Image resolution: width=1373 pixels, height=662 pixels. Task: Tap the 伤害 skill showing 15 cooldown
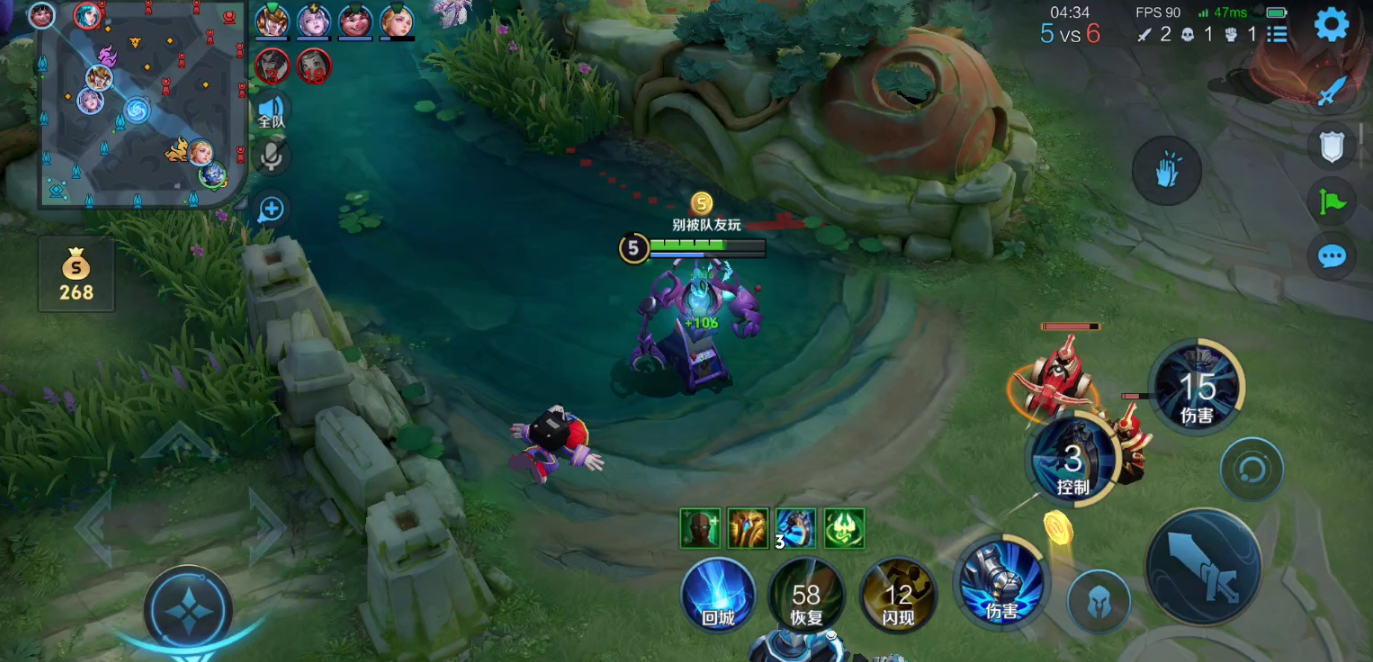pyautogui.click(x=1197, y=388)
